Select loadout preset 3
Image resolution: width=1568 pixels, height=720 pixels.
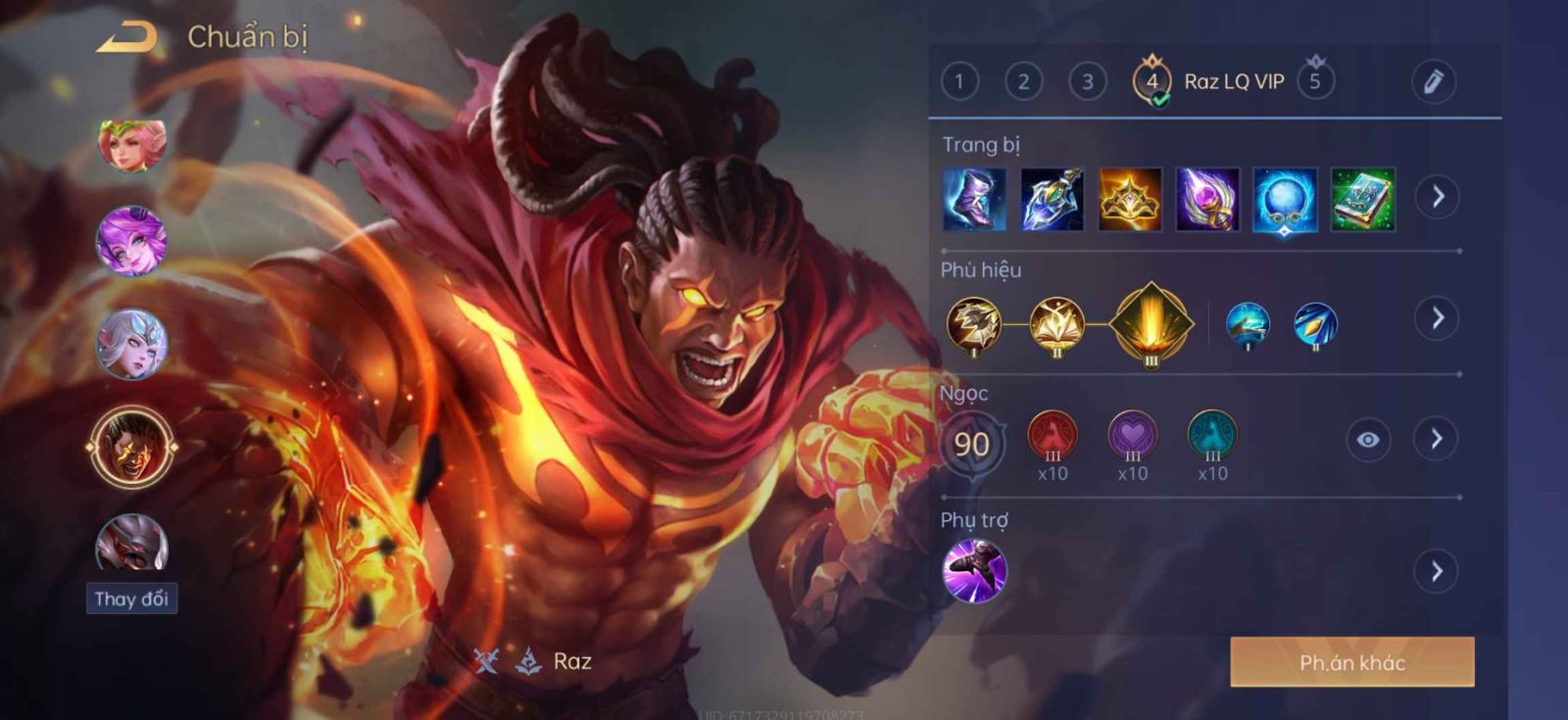point(1087,81)
